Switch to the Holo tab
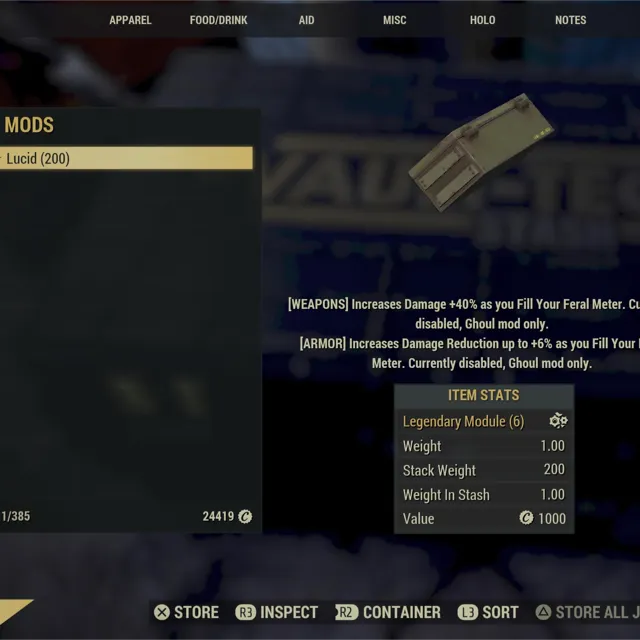The image size is (640, 640). click(x=482, y=20)
